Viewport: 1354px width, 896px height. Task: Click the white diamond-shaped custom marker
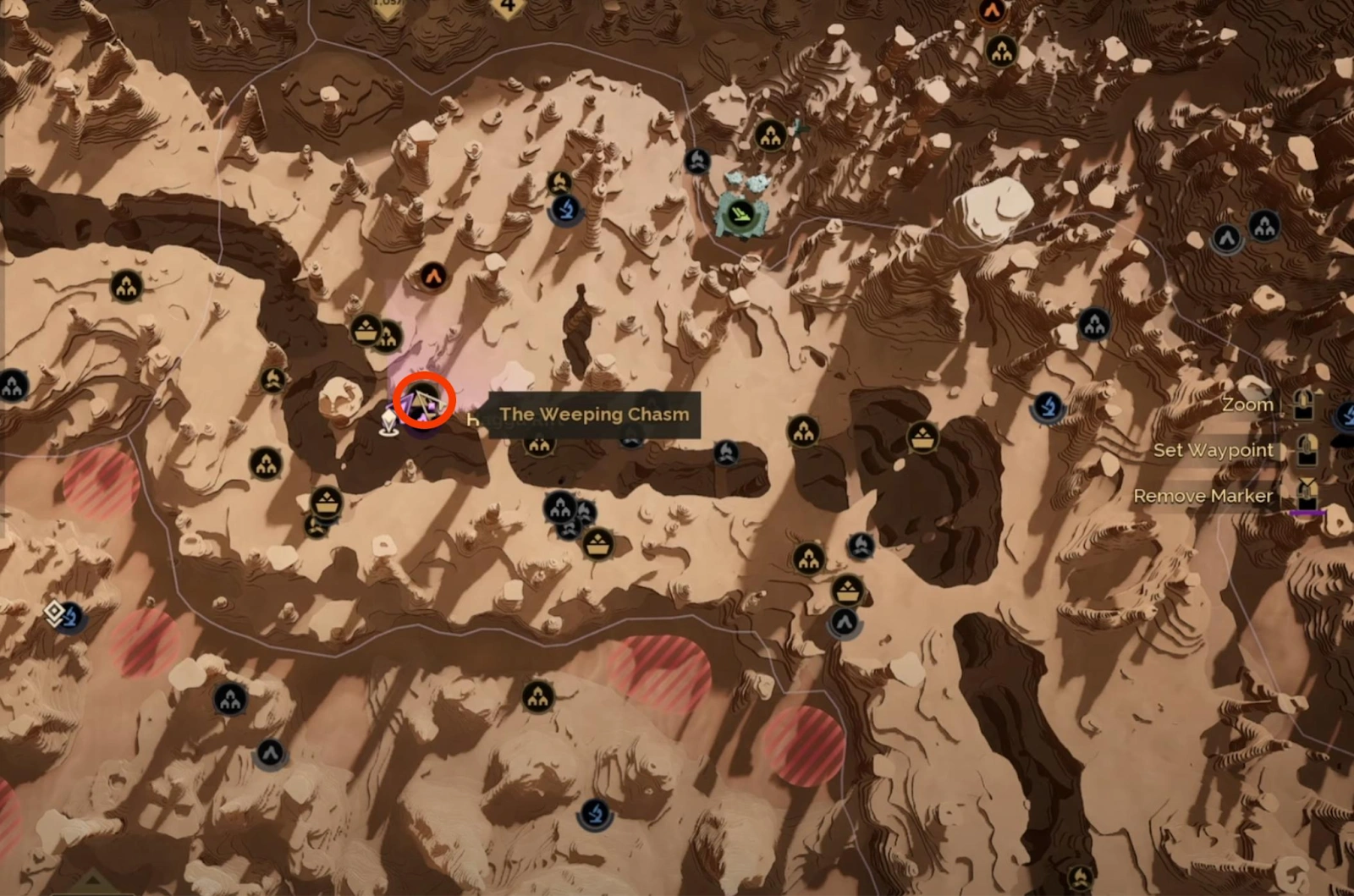[54, 612]
